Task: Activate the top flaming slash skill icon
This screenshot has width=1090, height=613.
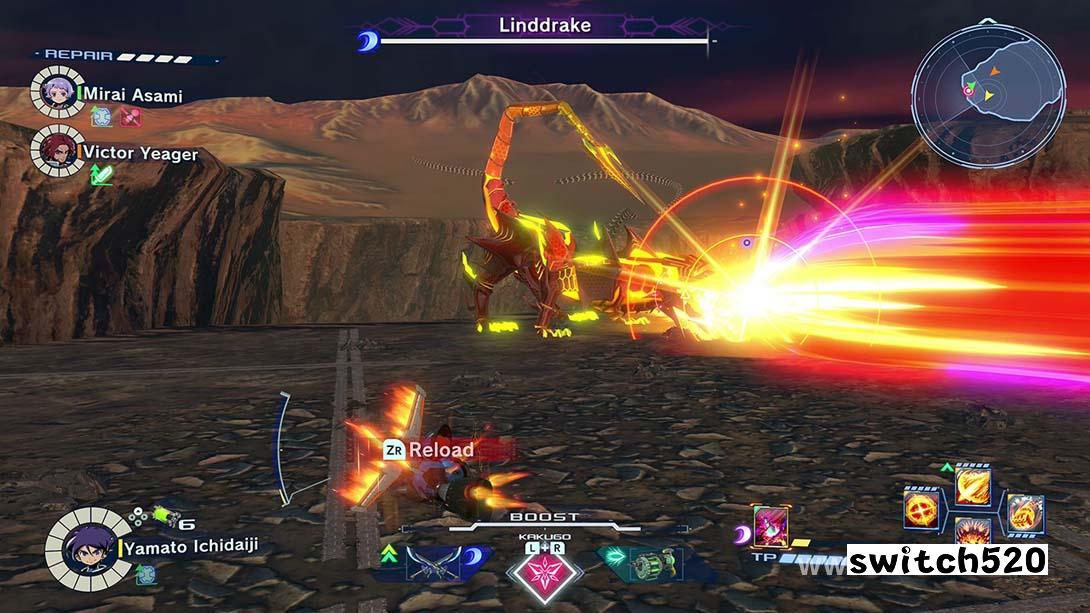Action: tap(971, 486)
